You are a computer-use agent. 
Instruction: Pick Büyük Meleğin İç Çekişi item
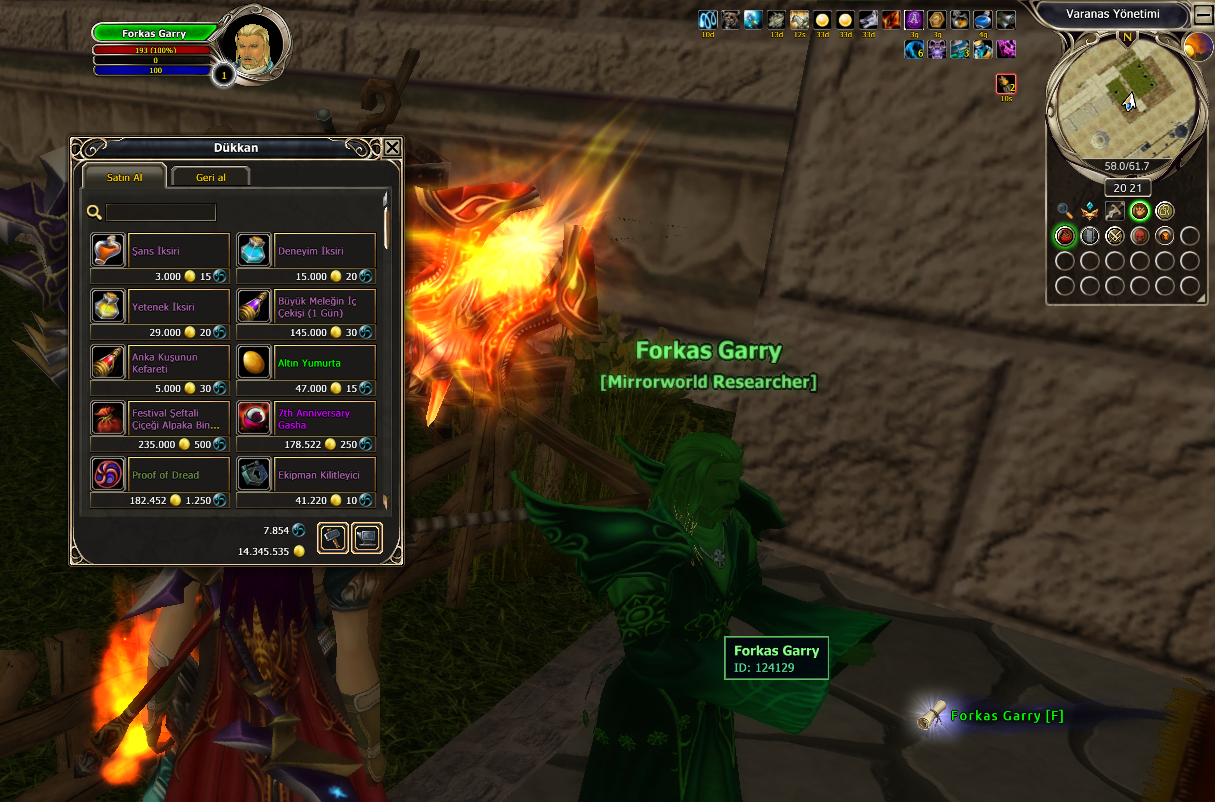[254, 306]
